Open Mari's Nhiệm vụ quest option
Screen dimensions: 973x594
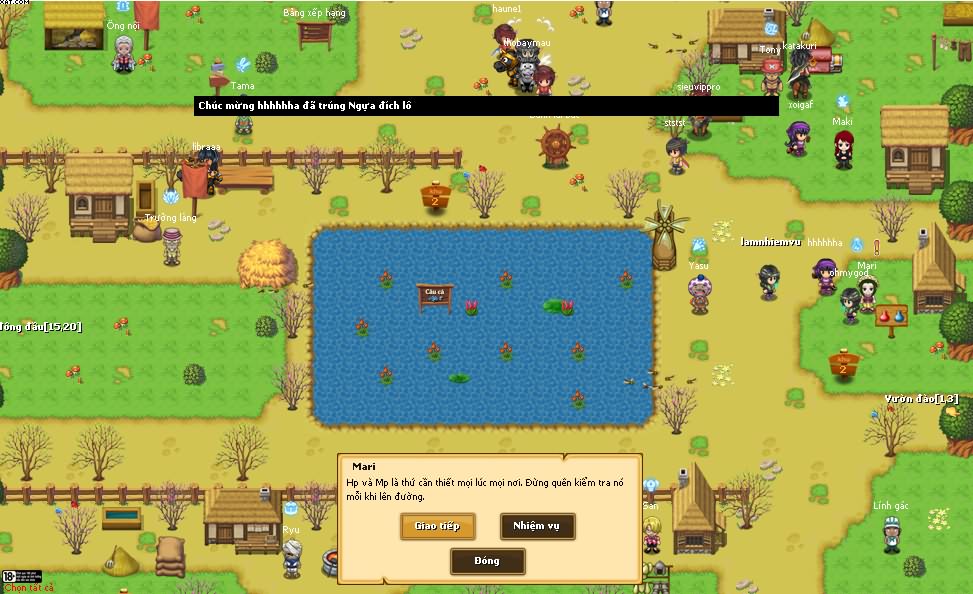(x=537, y=526)
